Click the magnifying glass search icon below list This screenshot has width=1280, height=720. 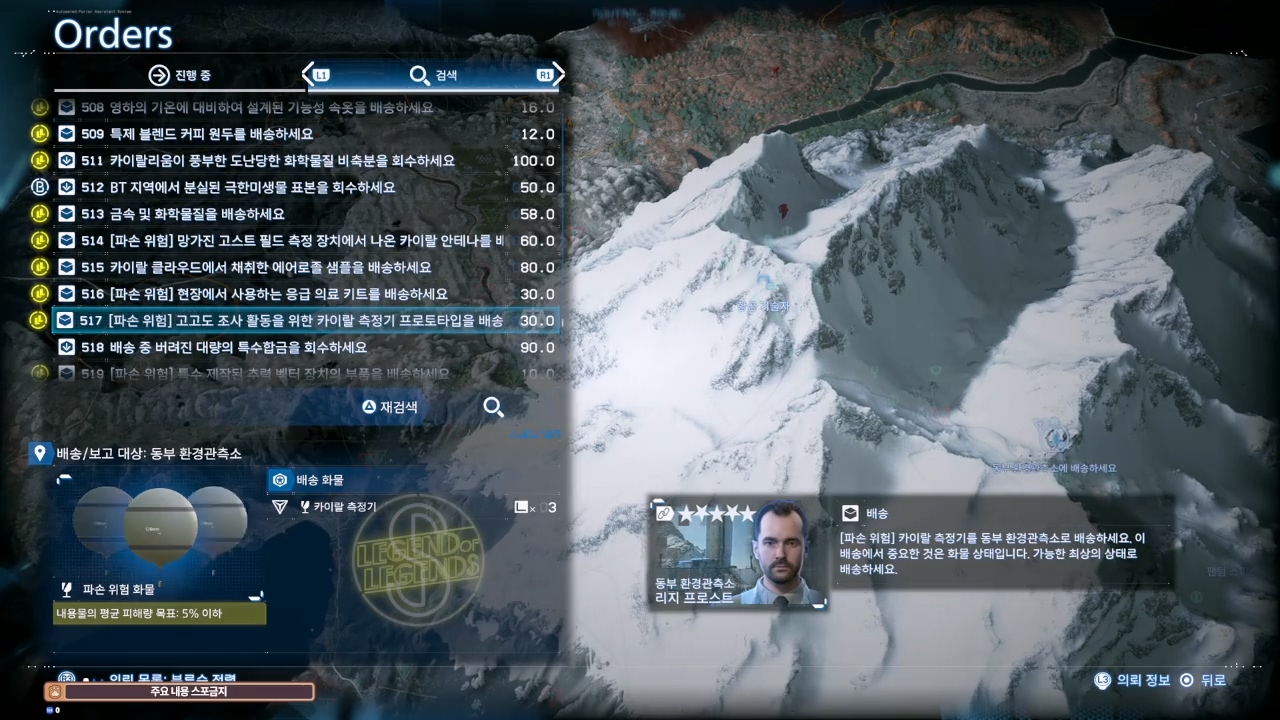tap(493, 407)
